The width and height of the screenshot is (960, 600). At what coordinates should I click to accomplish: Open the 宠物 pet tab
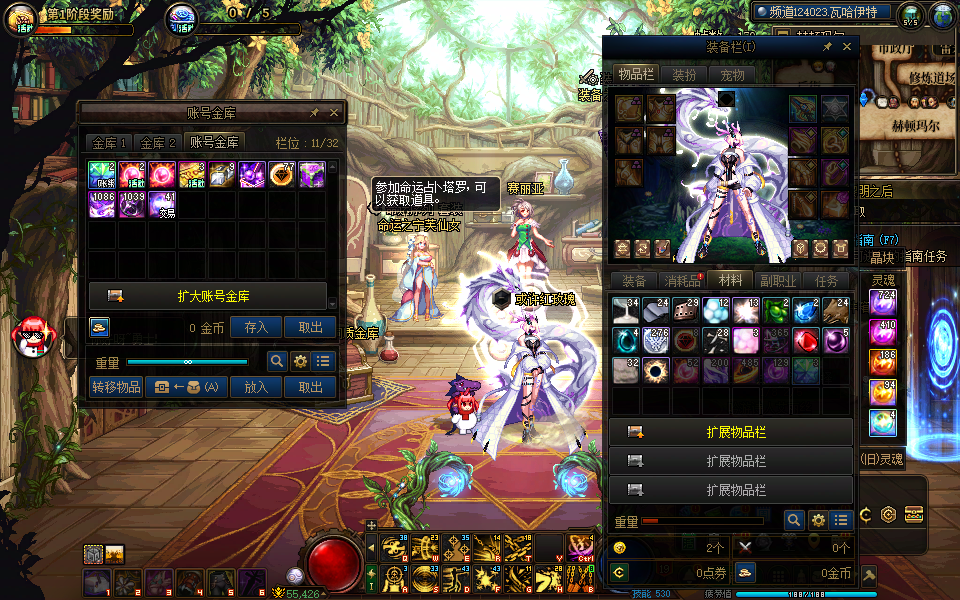coord(732,75)
